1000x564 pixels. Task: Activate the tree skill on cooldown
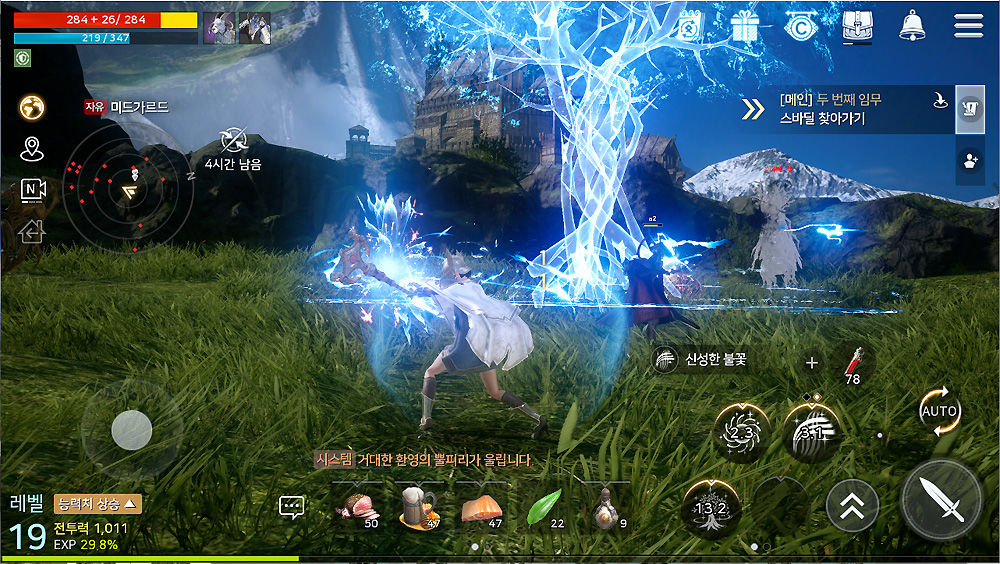(x=712, y=507)
